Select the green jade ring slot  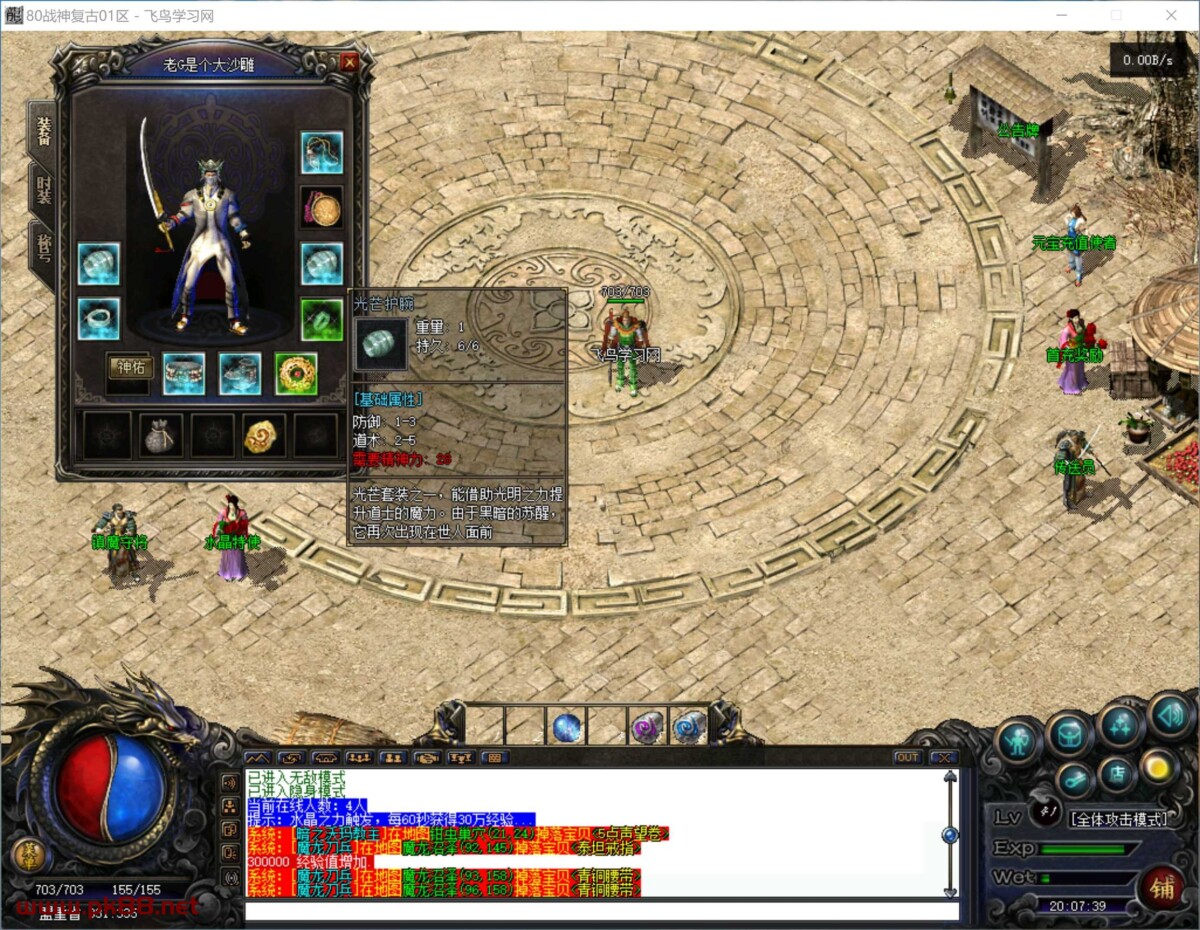(x=322, y=319)
